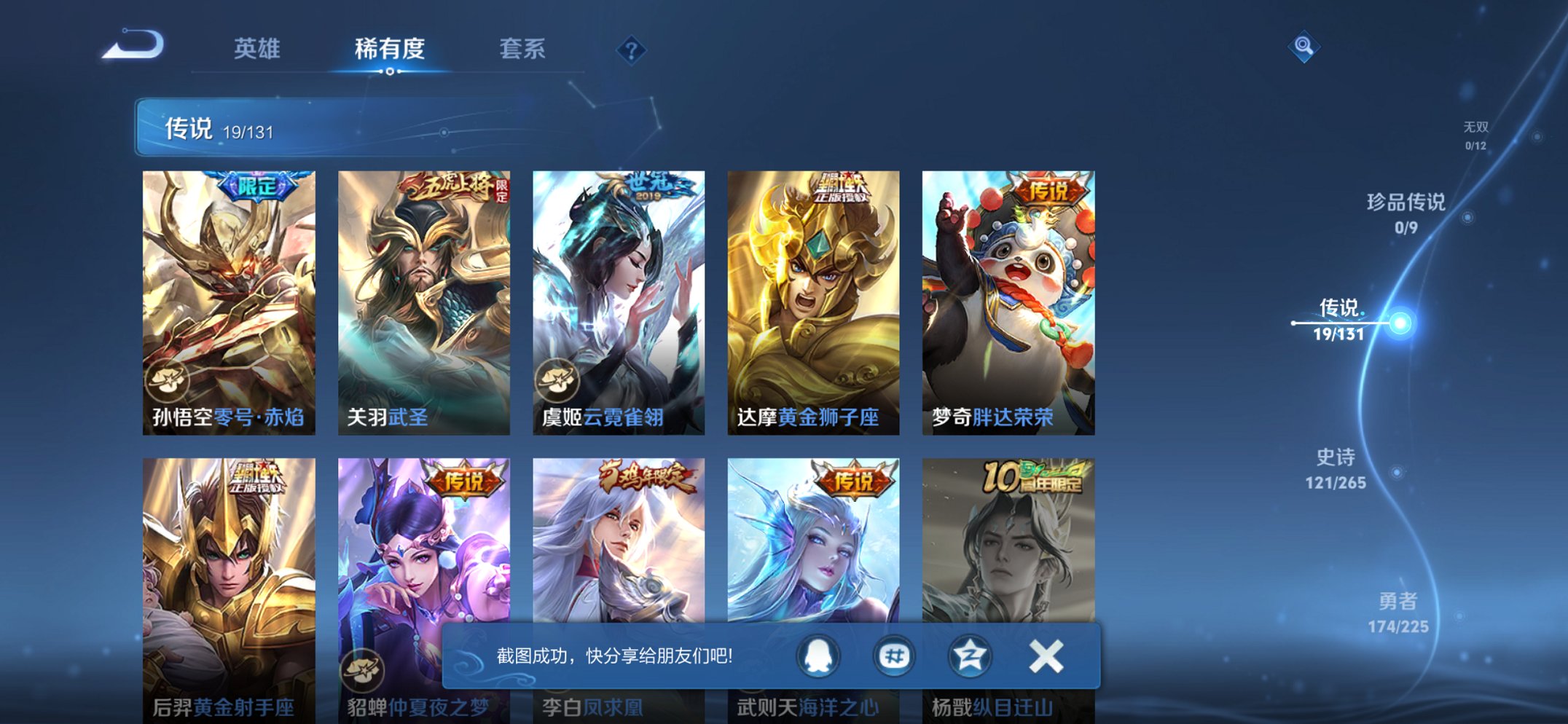Image resolution: width=1568 pixels, height=724 pixels.
Task: Click the help question mark icon
Action: [633, 50]
